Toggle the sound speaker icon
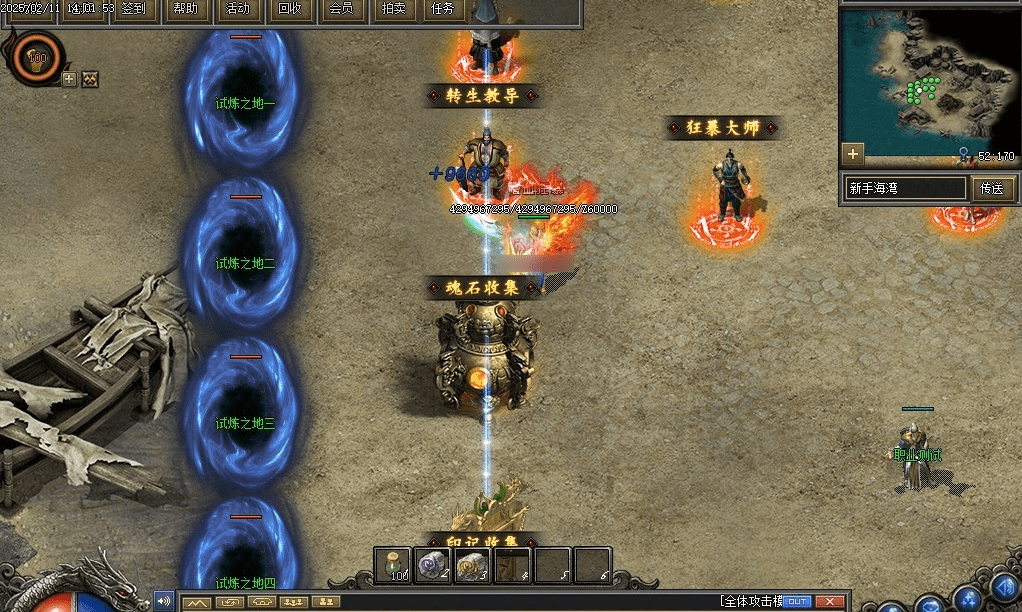This screenshot has height=612, width=1022. click(x=163, y=601)
